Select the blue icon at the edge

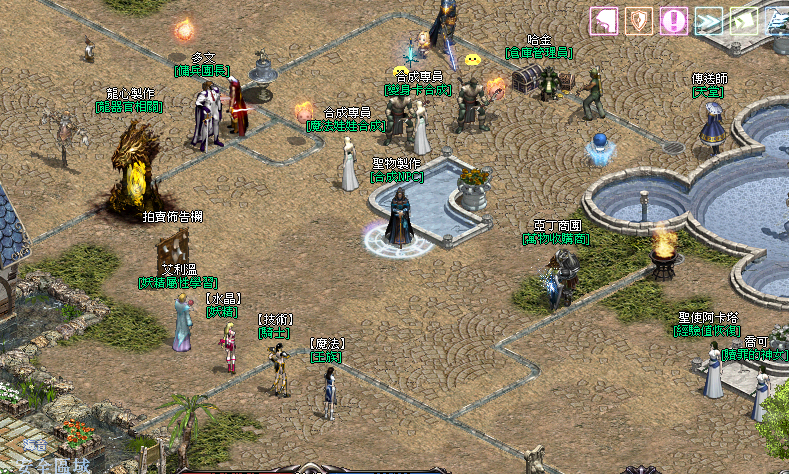(x=777, y=20)
